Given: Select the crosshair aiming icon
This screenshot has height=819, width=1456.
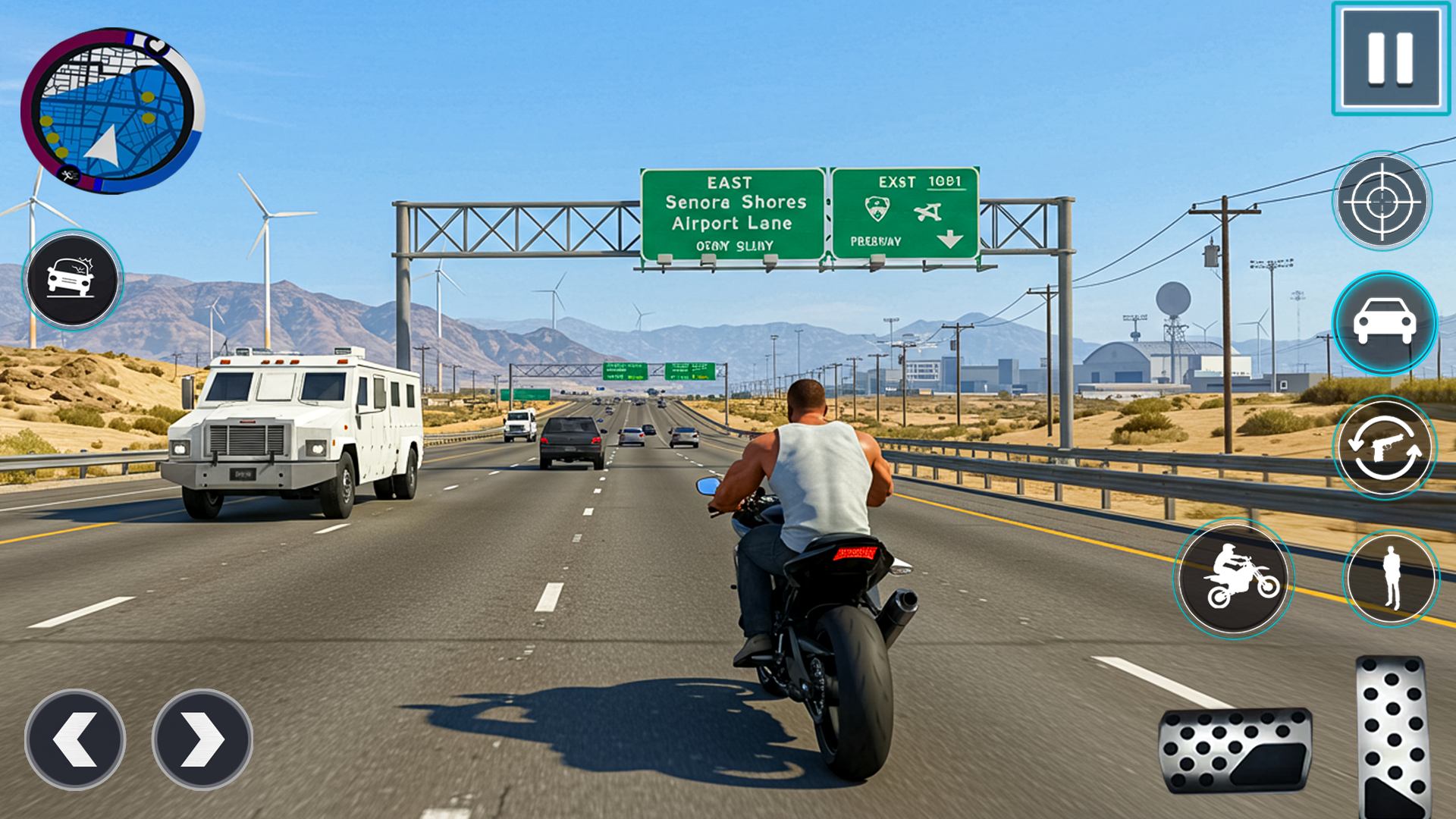Looking at the screenshot, I should pos(1383,201).
